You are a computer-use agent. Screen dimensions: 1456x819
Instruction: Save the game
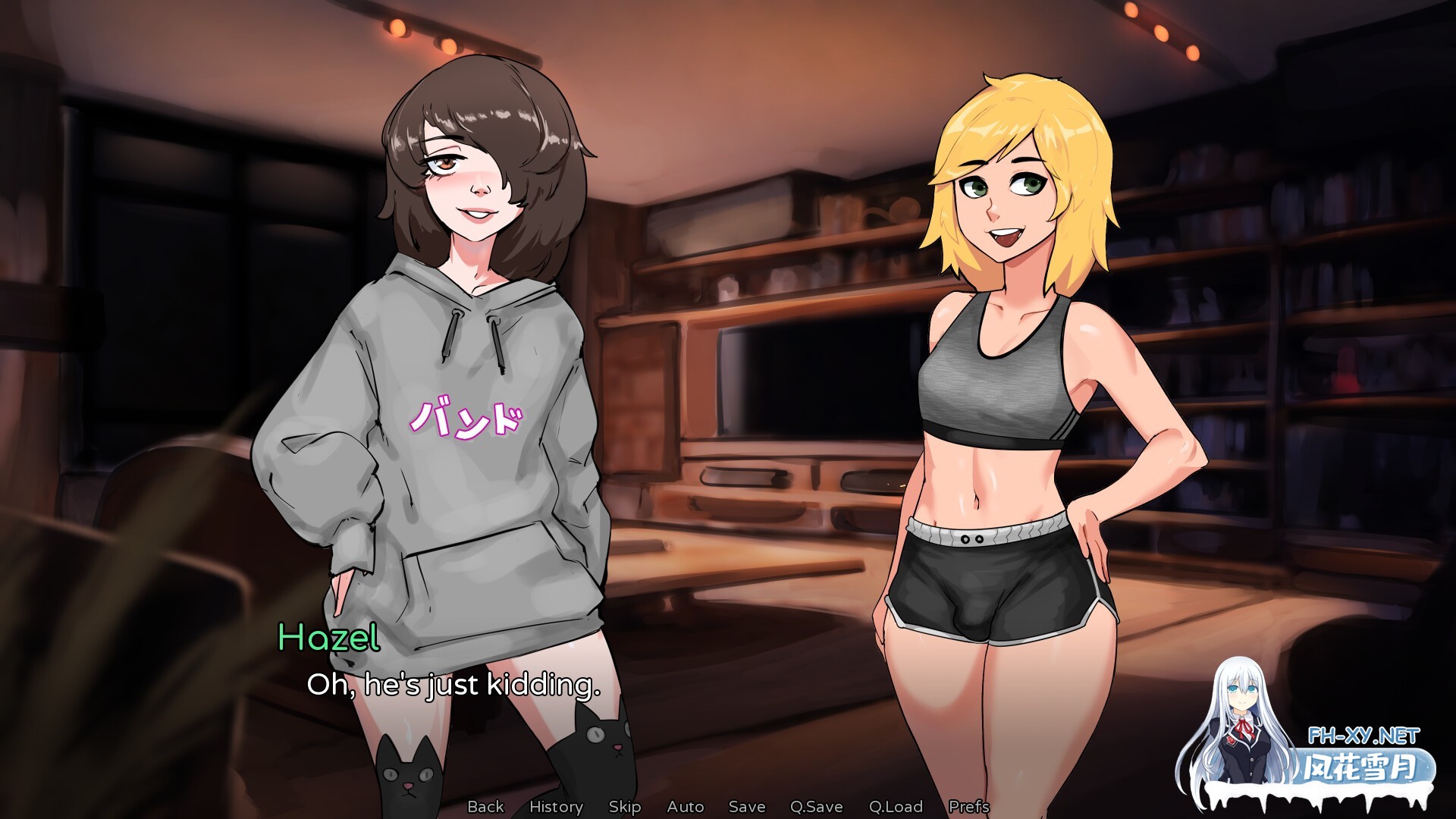(x=746, y=806)
